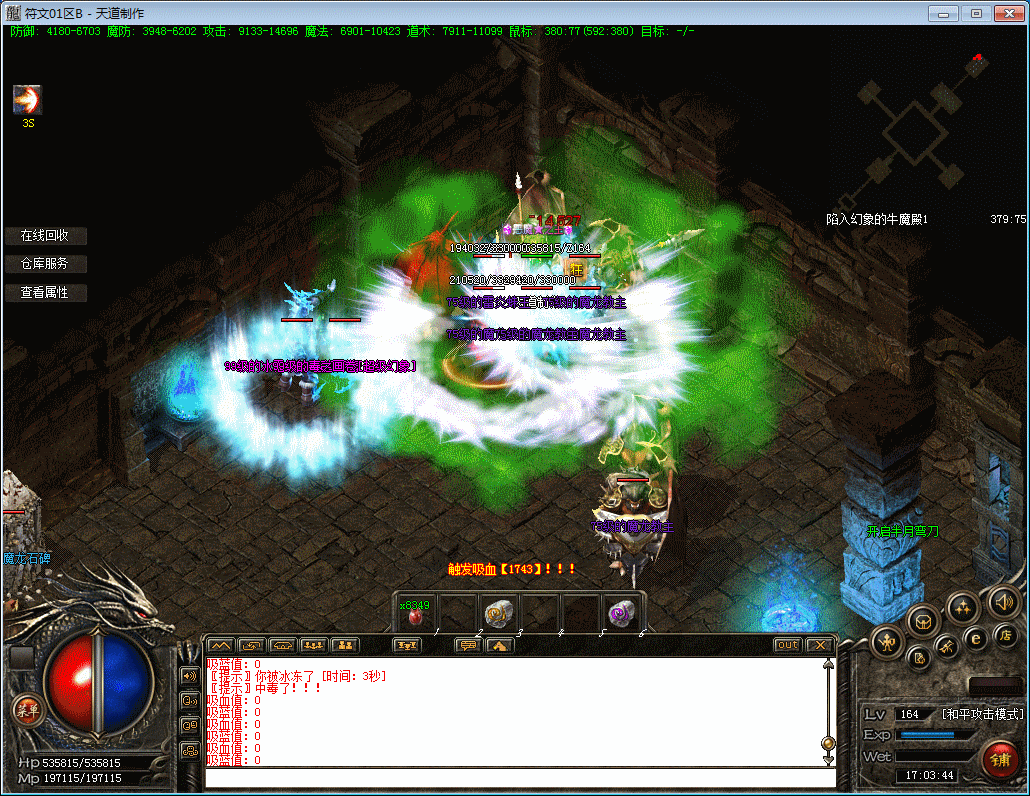Close the game using chat bar X button
Image resolution: width=1030 pixels, height=796 pixels.
[819, 645]
